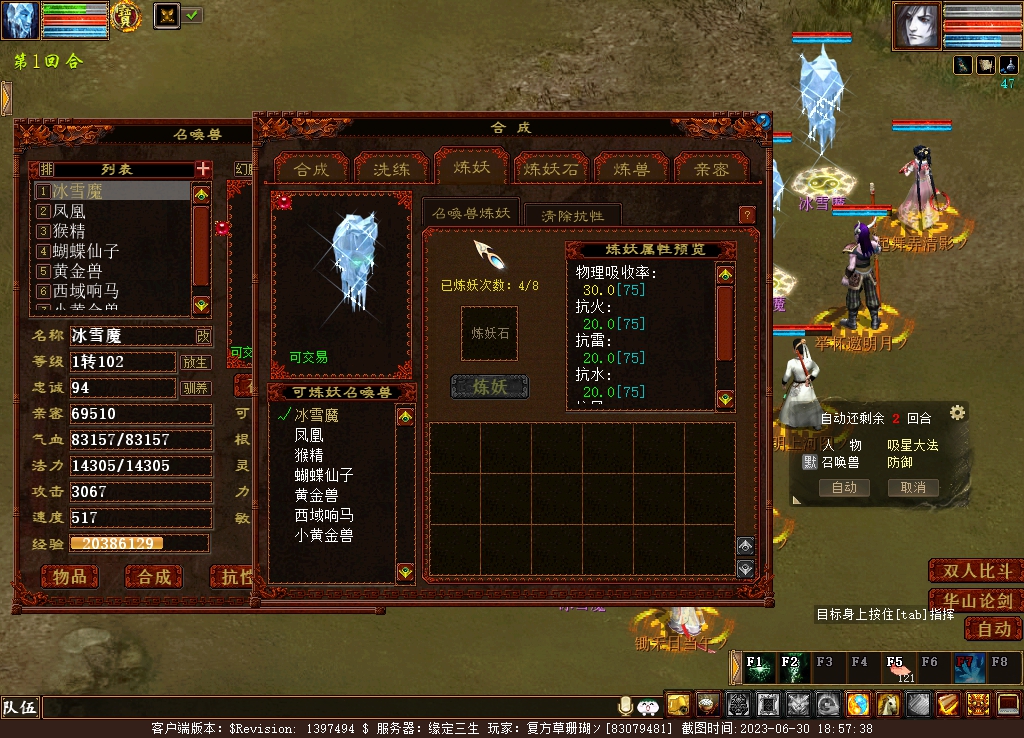This screenshot has height=738, width=1024.
Task: Enable auto battle with 自动 in countdown panel
Action: click(x=844, y=488)
